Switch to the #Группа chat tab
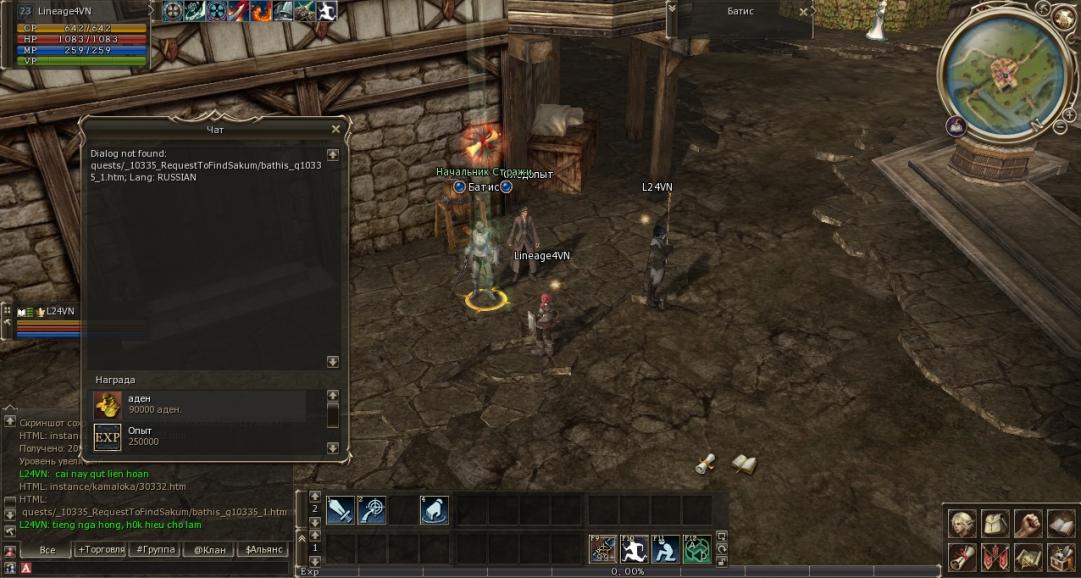This screenshot has height=578, width=1081. pos(155,550)
